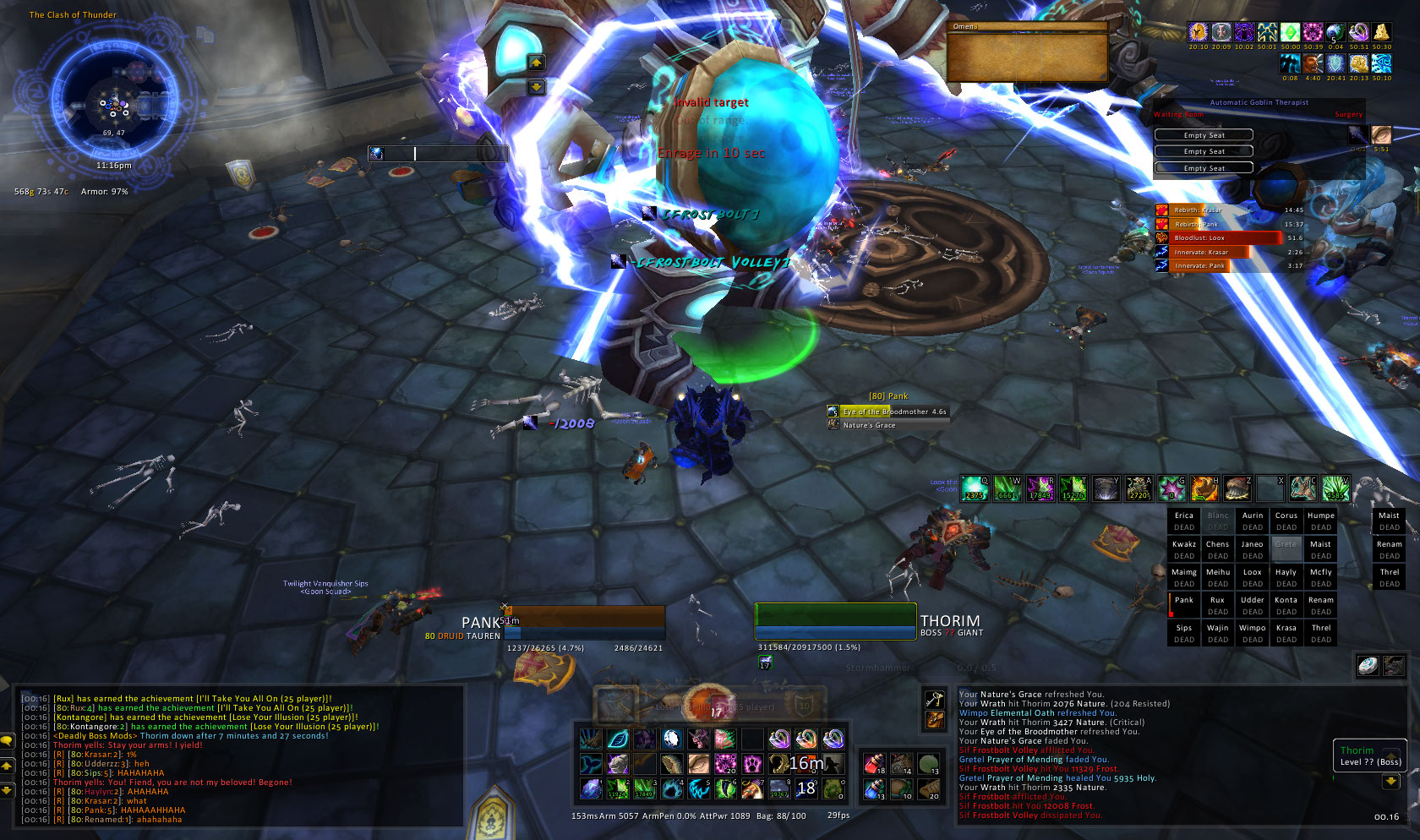The image size is (1420, 840).
Task: Activate the blue claw swipe ability on slot 5
Action: point(699,788)
